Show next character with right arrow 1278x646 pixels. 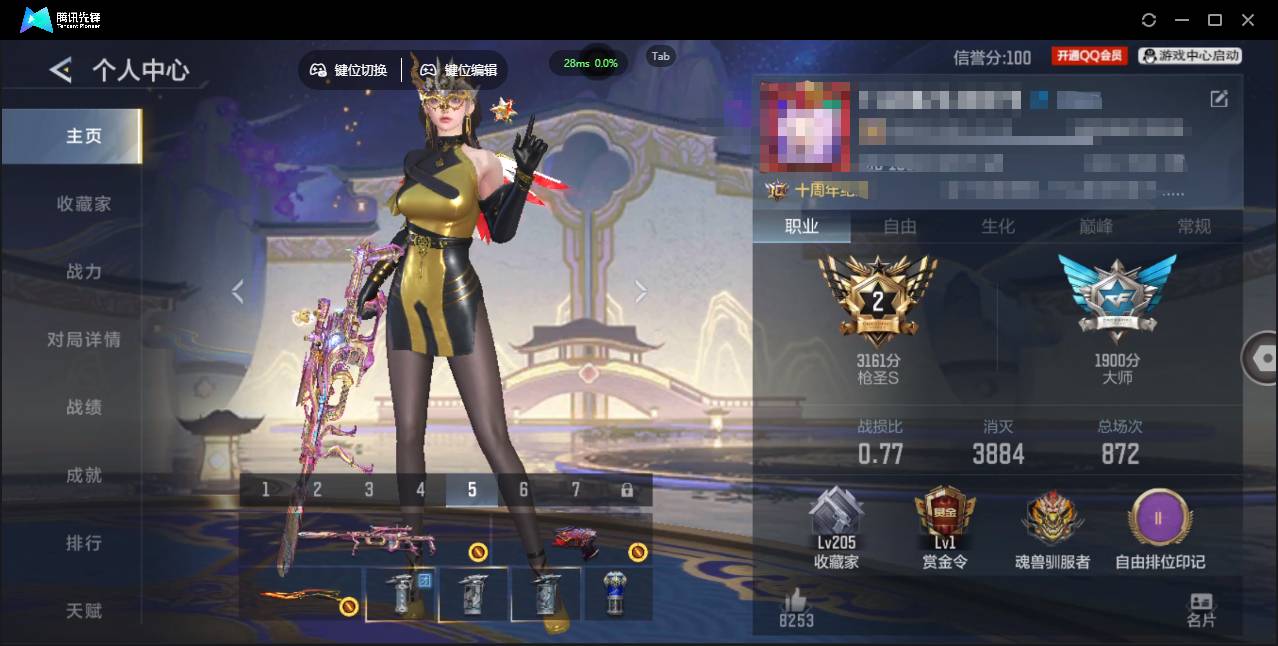pos(641,291)
